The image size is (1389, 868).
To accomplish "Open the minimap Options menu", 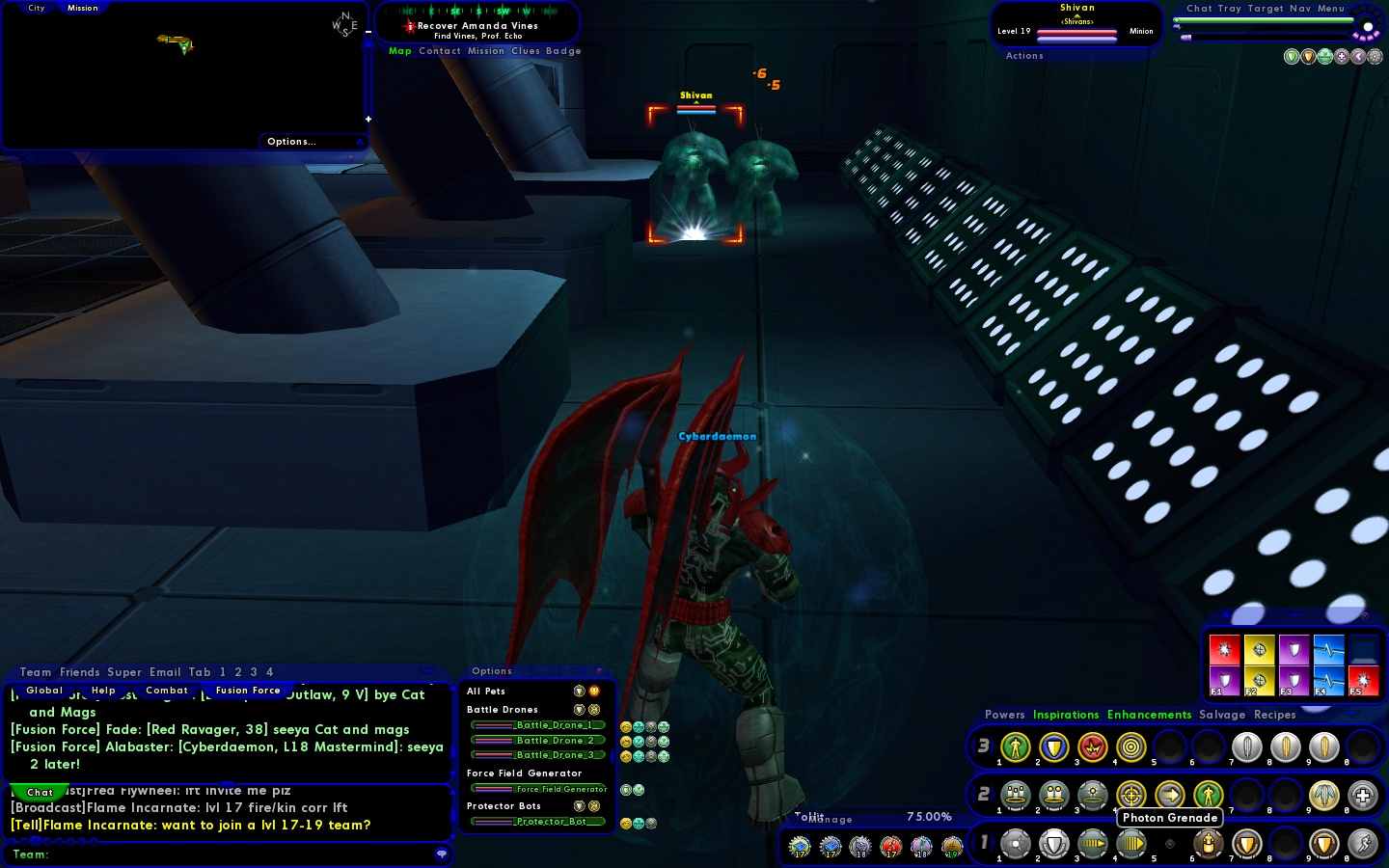I will 291,142.
